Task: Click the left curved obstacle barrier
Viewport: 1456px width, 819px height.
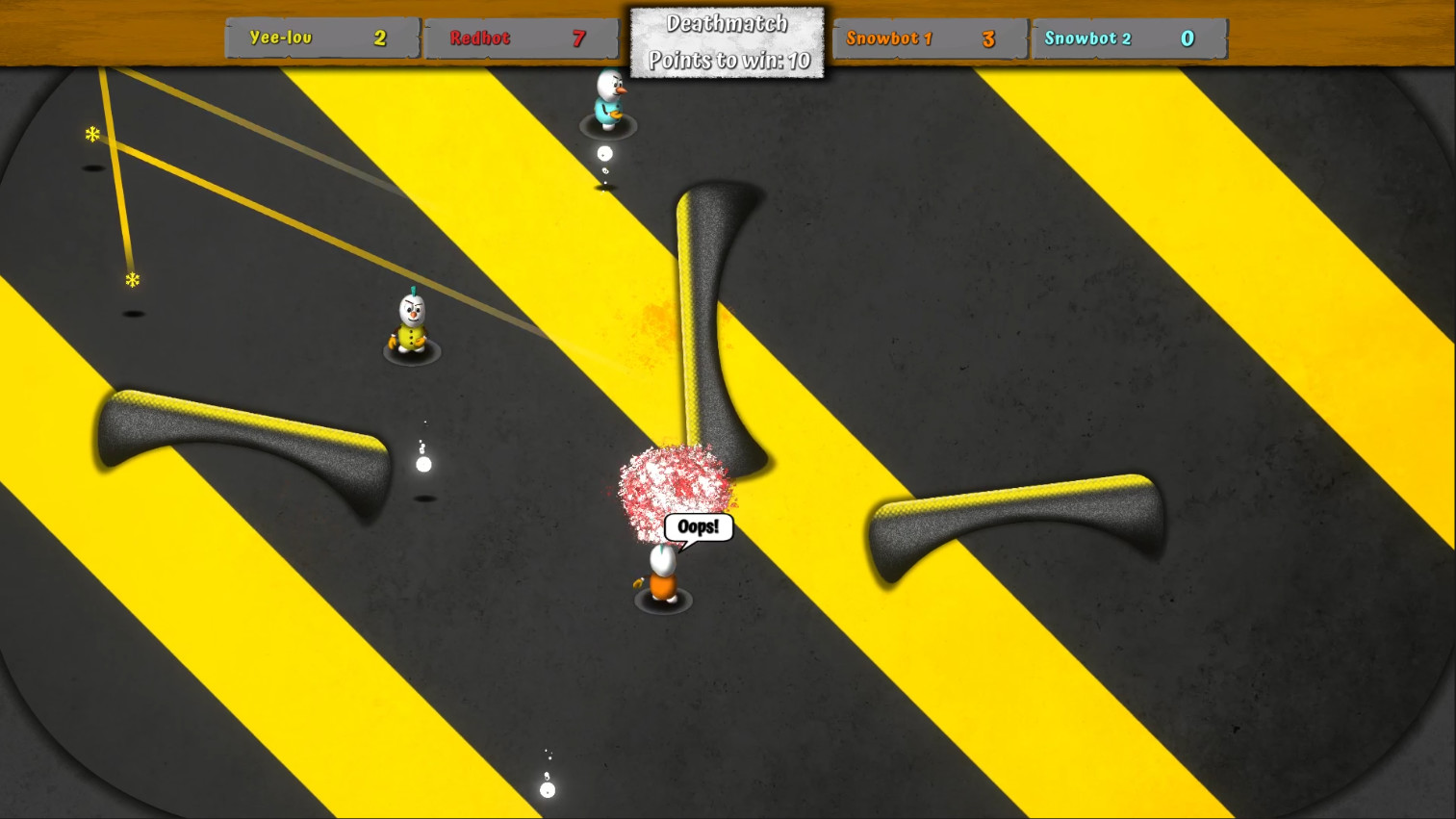Action: pos(241,438)
